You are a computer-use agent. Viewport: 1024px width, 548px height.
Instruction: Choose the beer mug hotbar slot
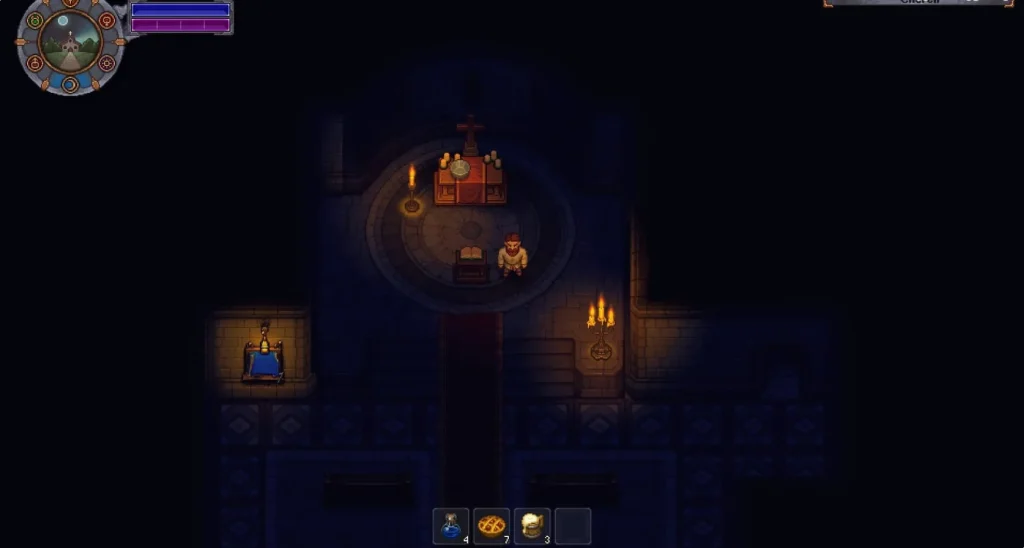click(532, 526)
